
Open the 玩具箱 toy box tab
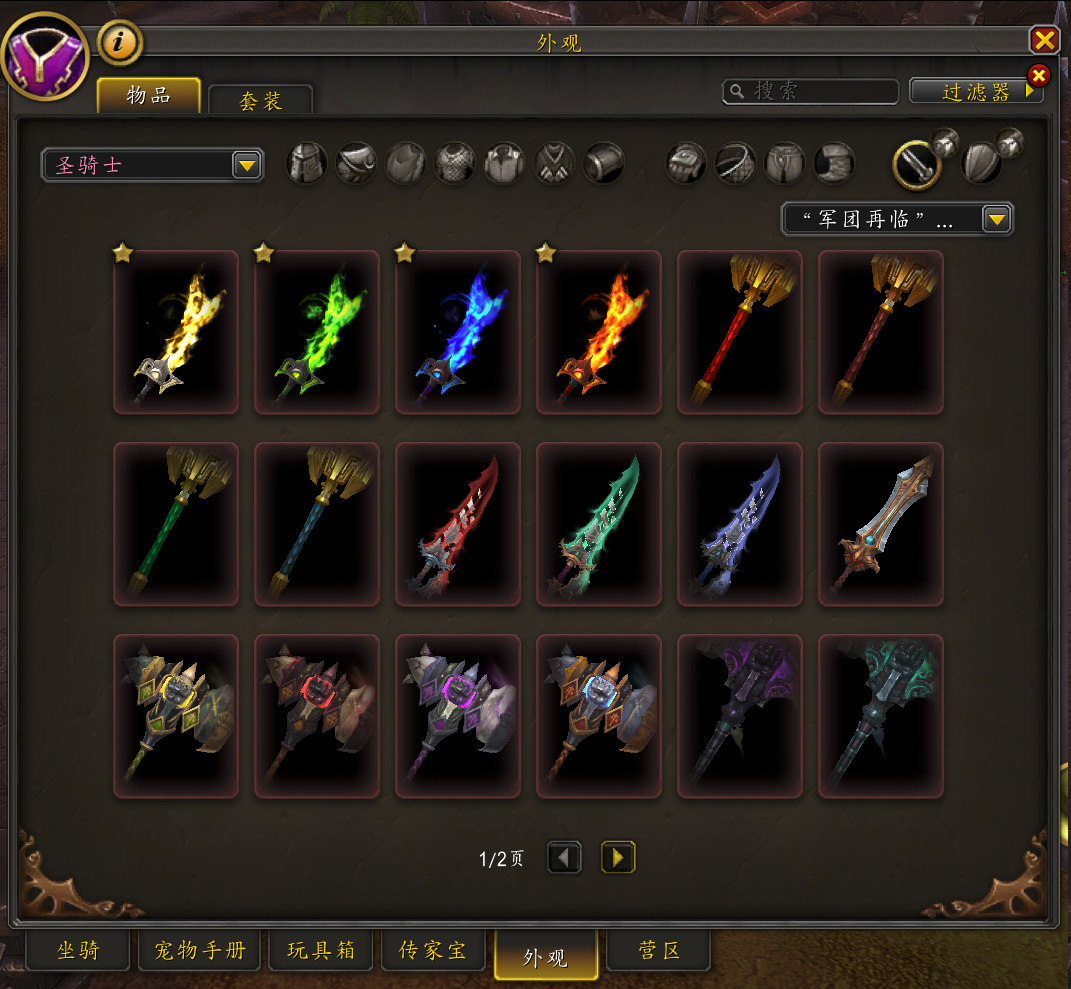point(321,950)
